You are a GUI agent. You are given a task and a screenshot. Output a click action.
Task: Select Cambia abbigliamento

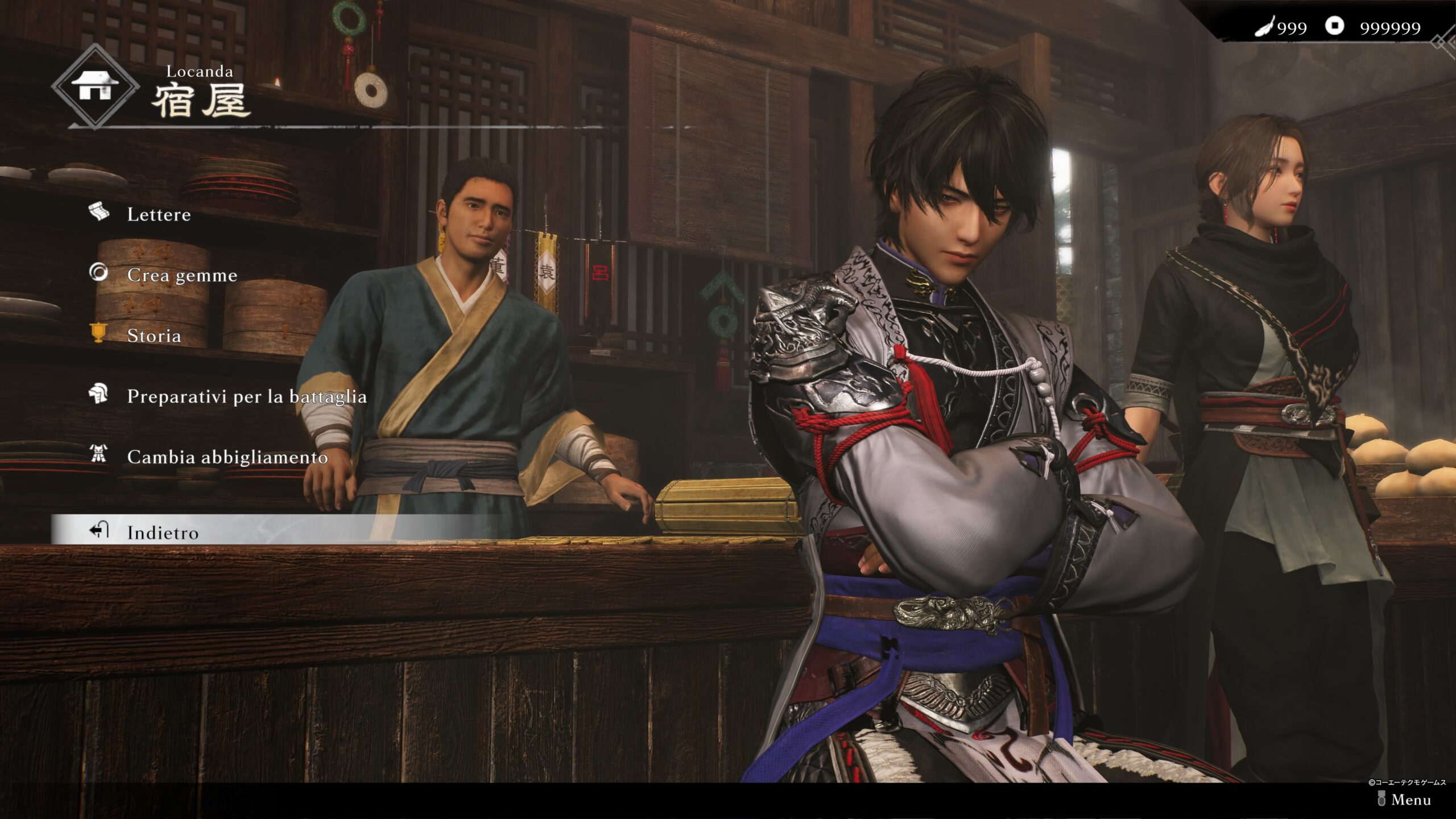[x=227, y=457]
